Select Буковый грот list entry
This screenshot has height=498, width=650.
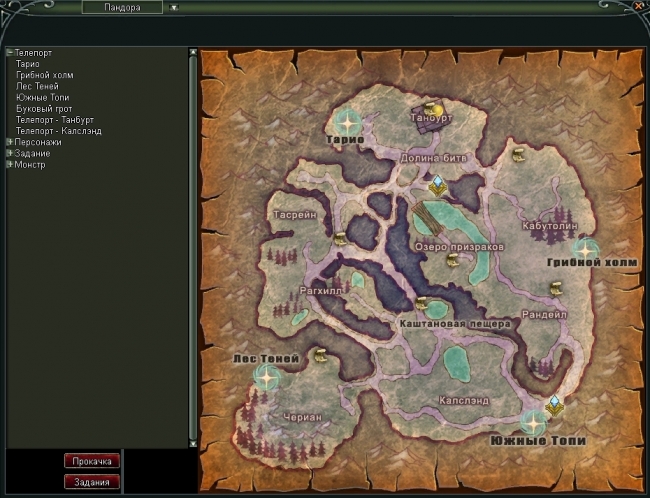click(x=44, y=108)
